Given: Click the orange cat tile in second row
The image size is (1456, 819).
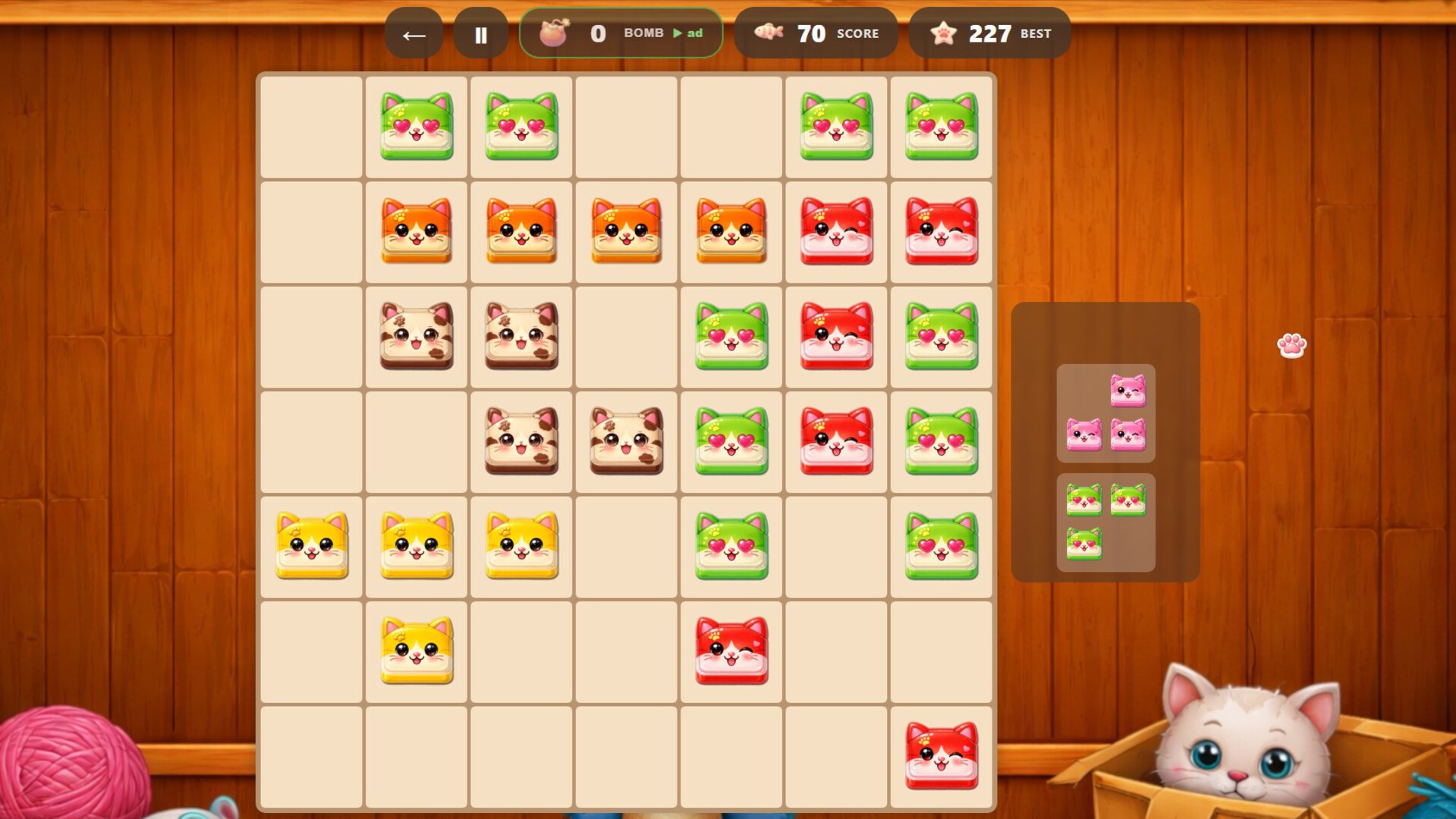Looking at the screenshot, I should [x=415, y=230].
